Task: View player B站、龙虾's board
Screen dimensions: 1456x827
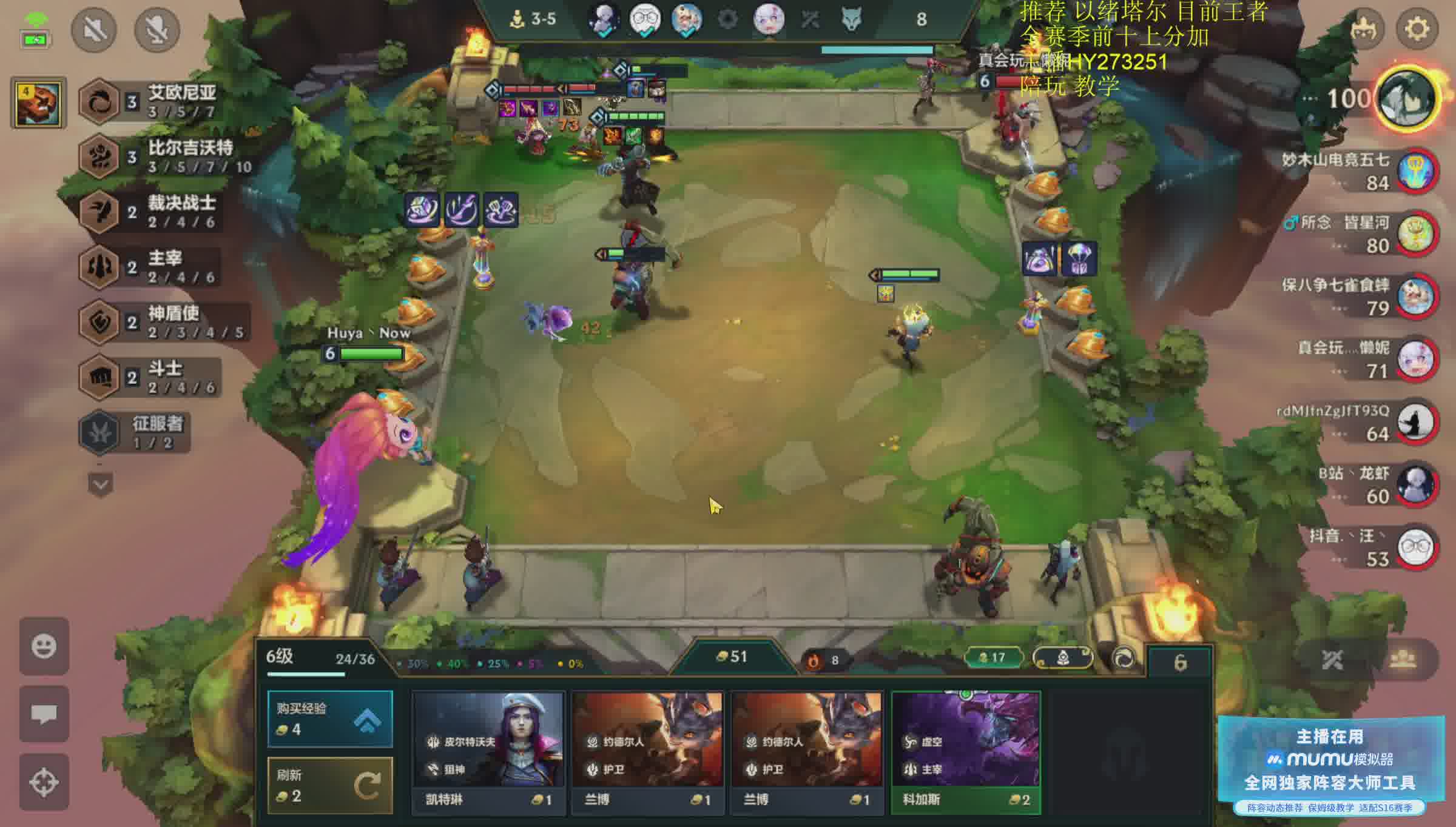Action: pos(1416,485)
